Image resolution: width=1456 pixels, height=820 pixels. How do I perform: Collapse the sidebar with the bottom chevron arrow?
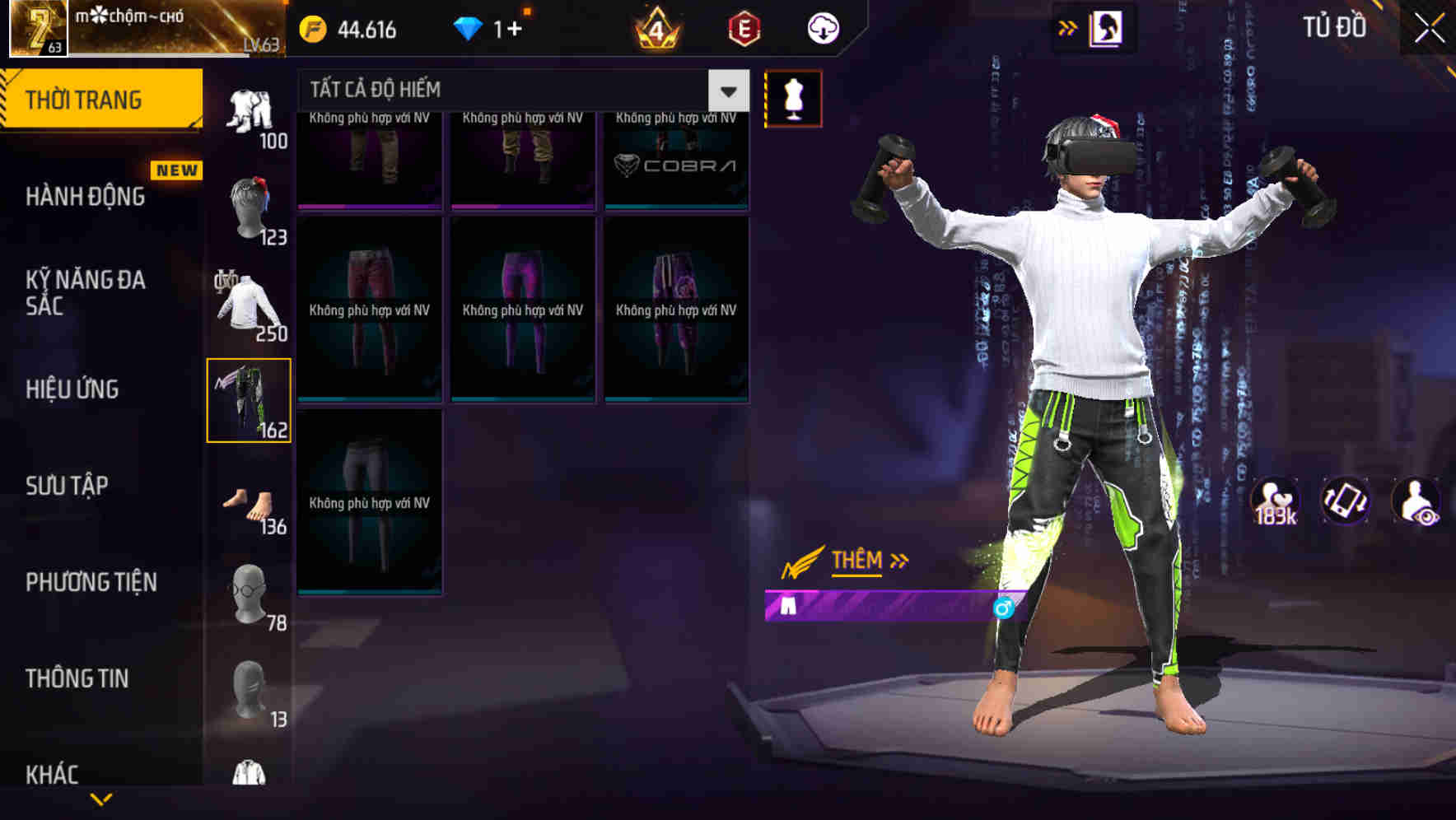[102, 799]
